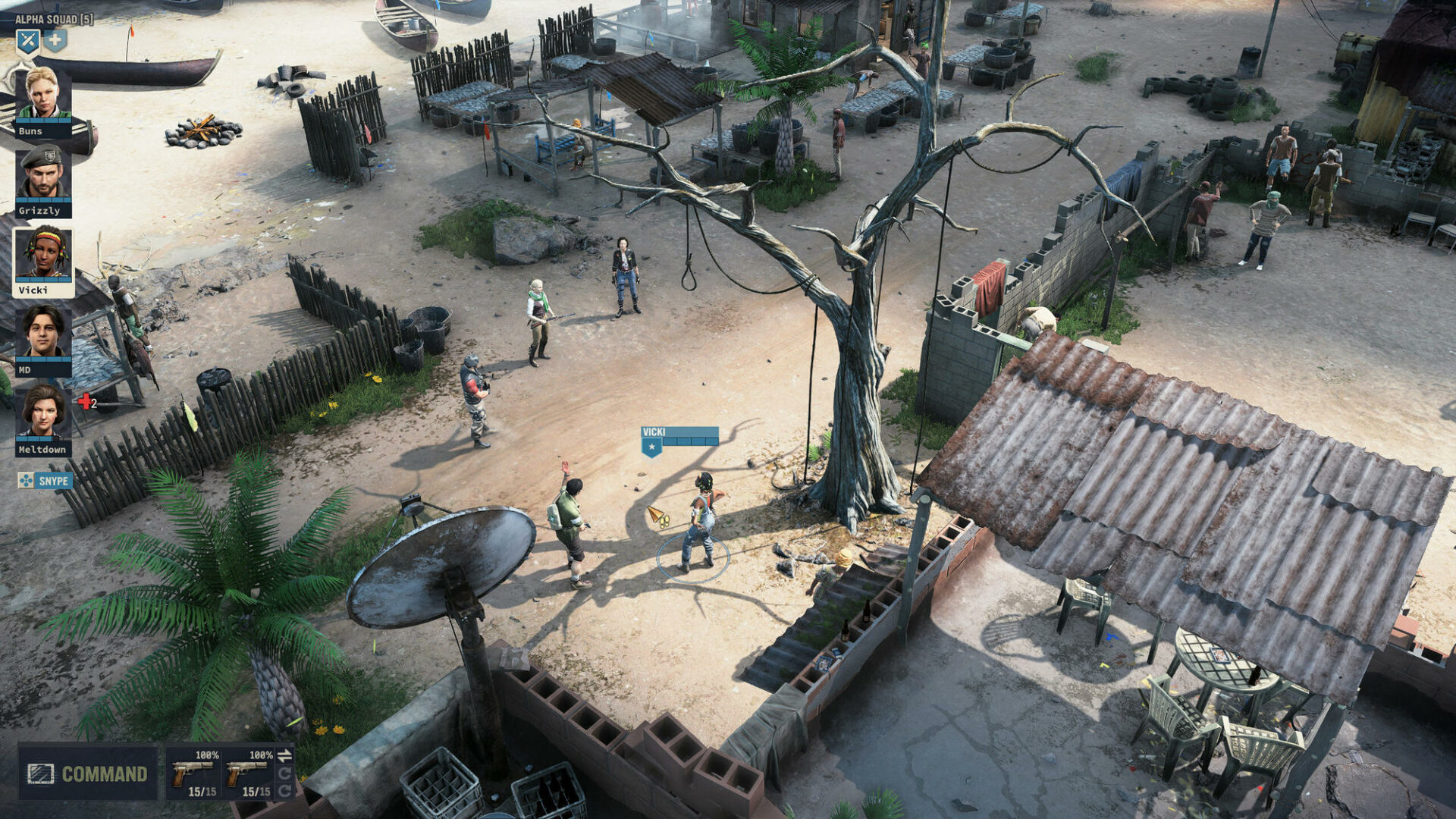Select the crossed-swords Alpha Squad emblem
Screen dimensions: 1456x819
coord(27,42)
